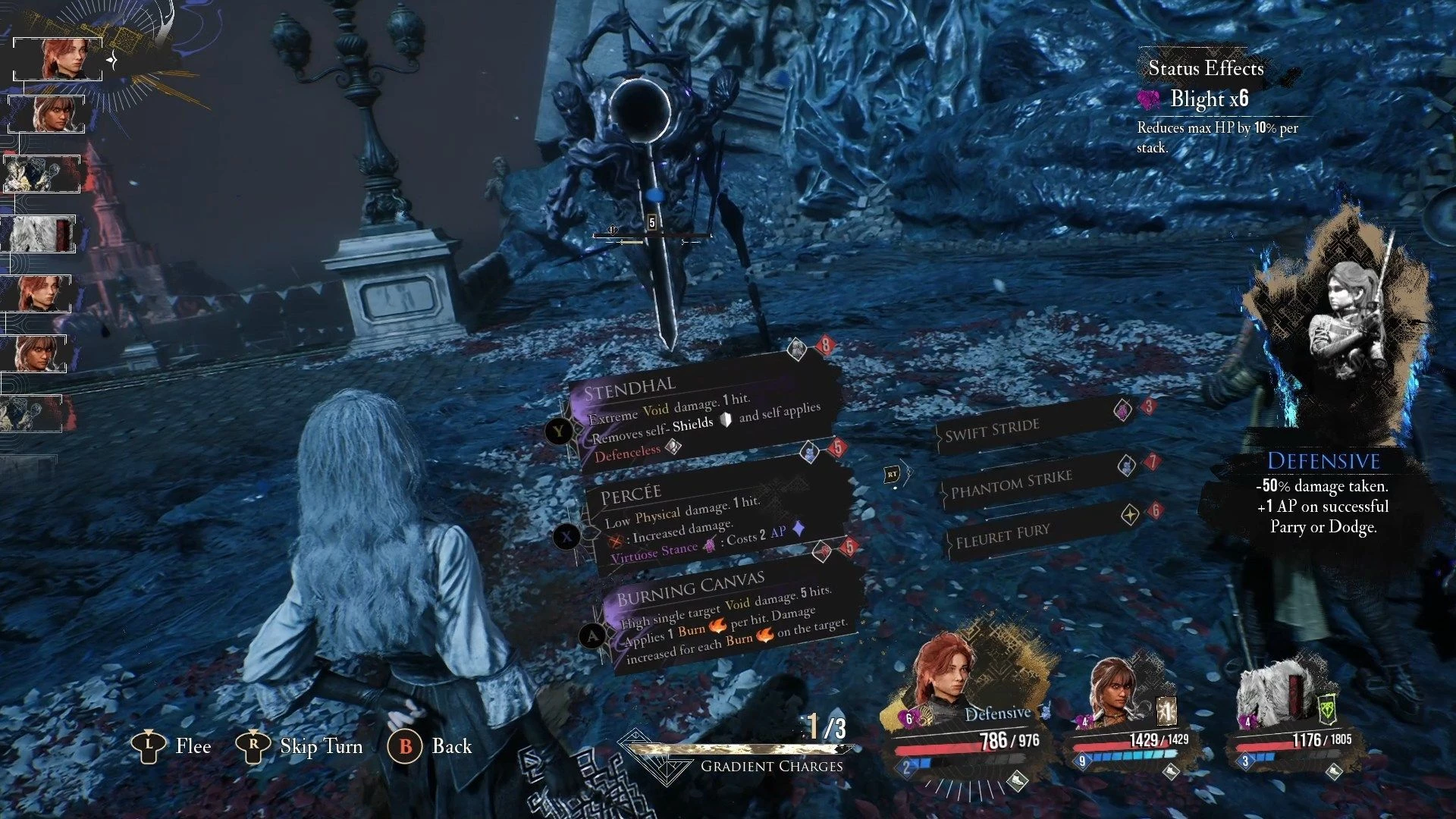
Task: Skip Turn for this character
Action: 300,746
